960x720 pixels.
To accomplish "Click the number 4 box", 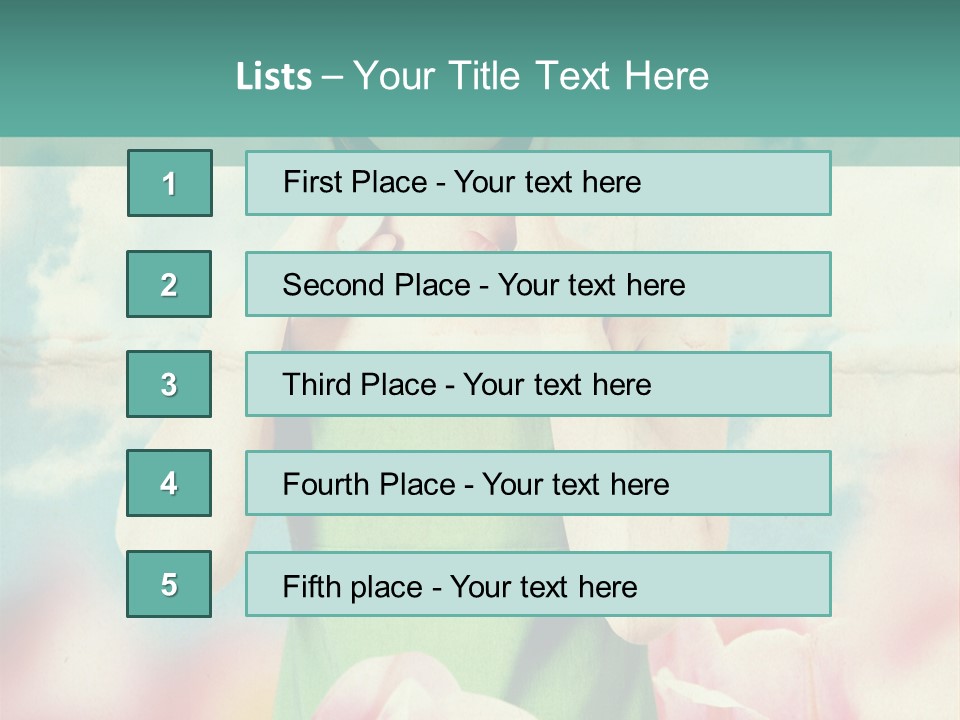I will tap(169, 483).
